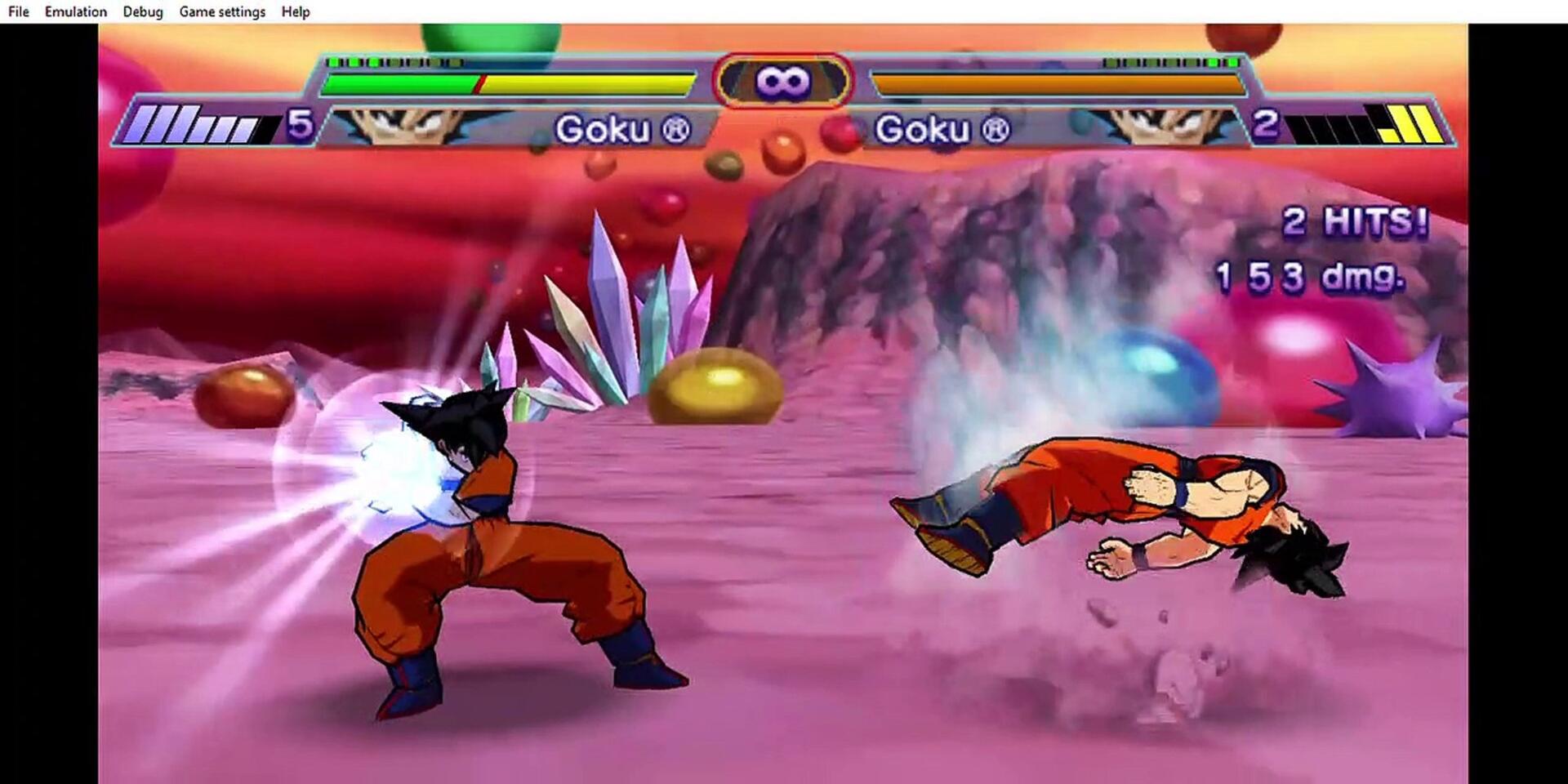1568x784 pixels.
Task: Open the Game settings menu
Action: coord(222,11)
